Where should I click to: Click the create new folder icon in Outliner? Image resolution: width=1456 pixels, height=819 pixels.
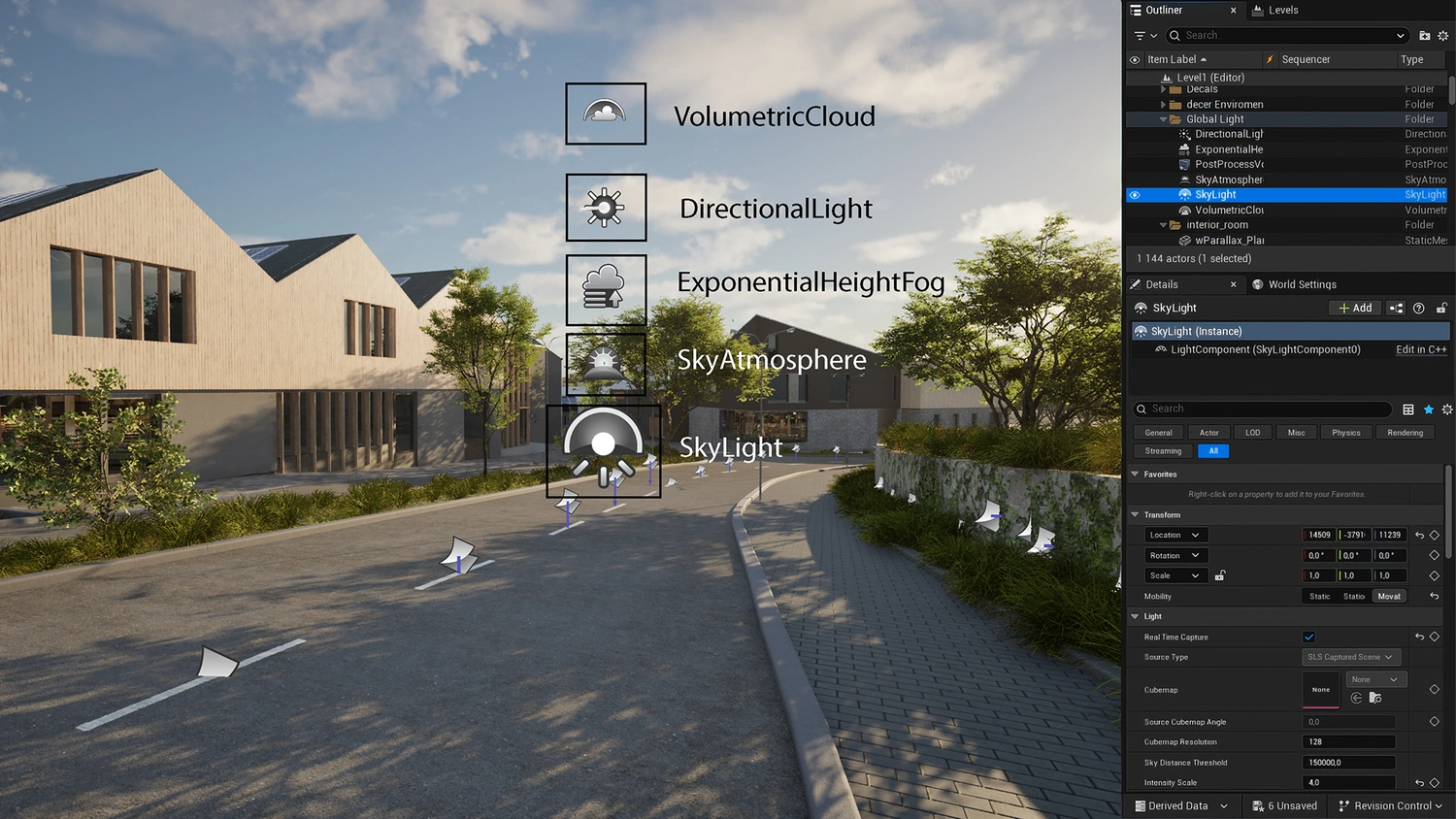[x=1423, y=35]
